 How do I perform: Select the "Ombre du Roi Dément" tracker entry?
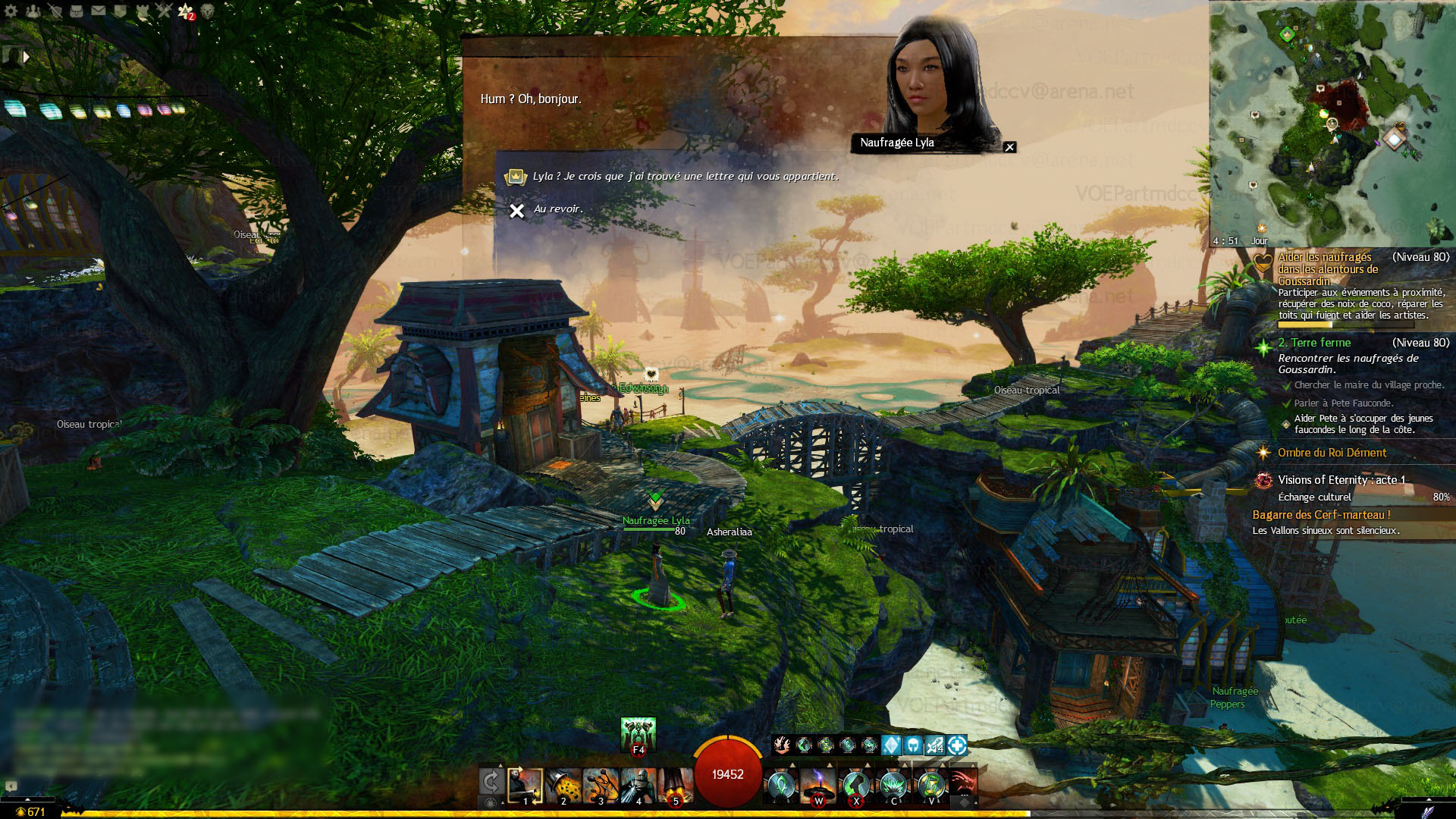(x=1332, y=453)
